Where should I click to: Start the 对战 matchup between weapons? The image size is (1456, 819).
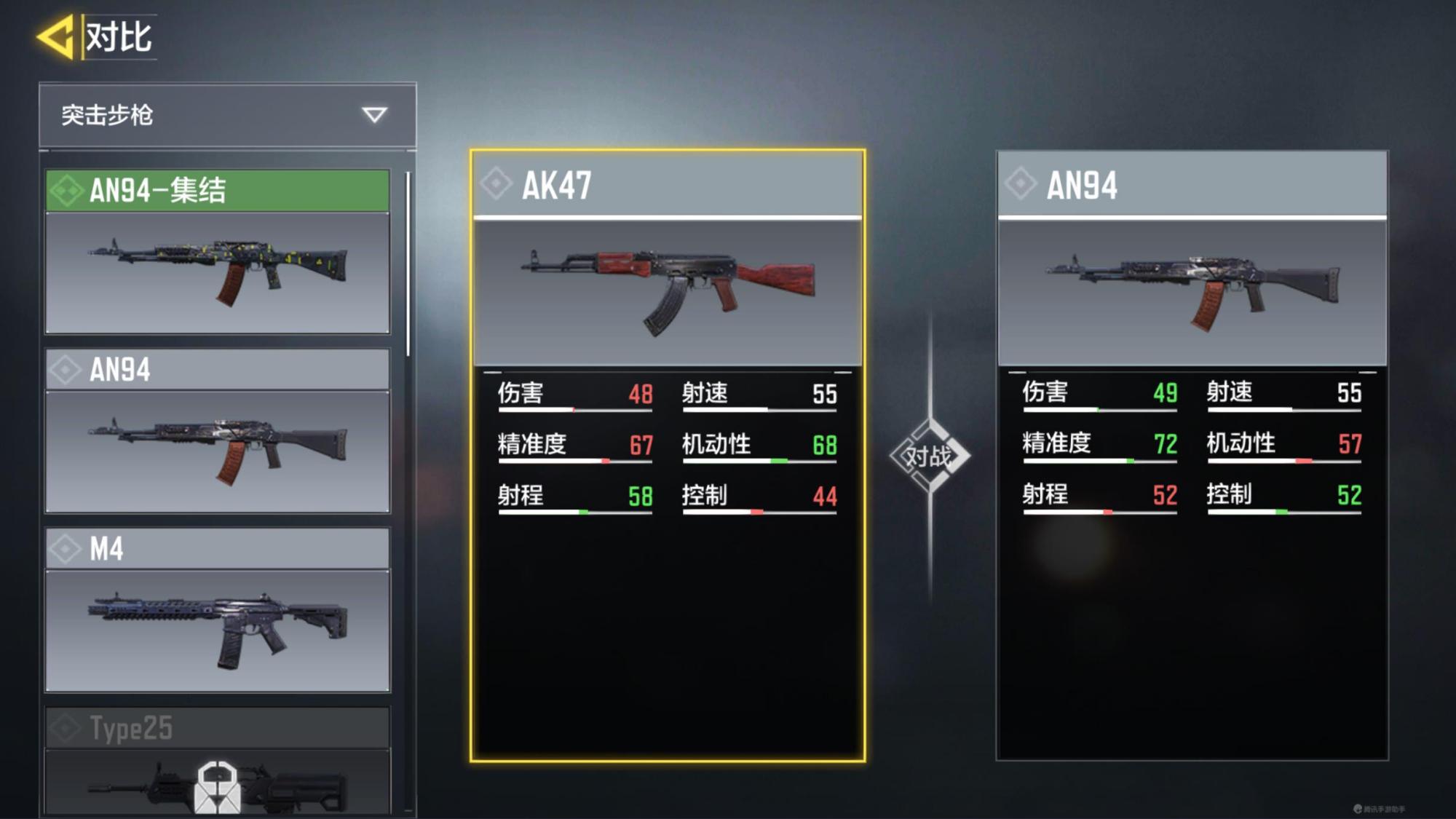[930, 456]
